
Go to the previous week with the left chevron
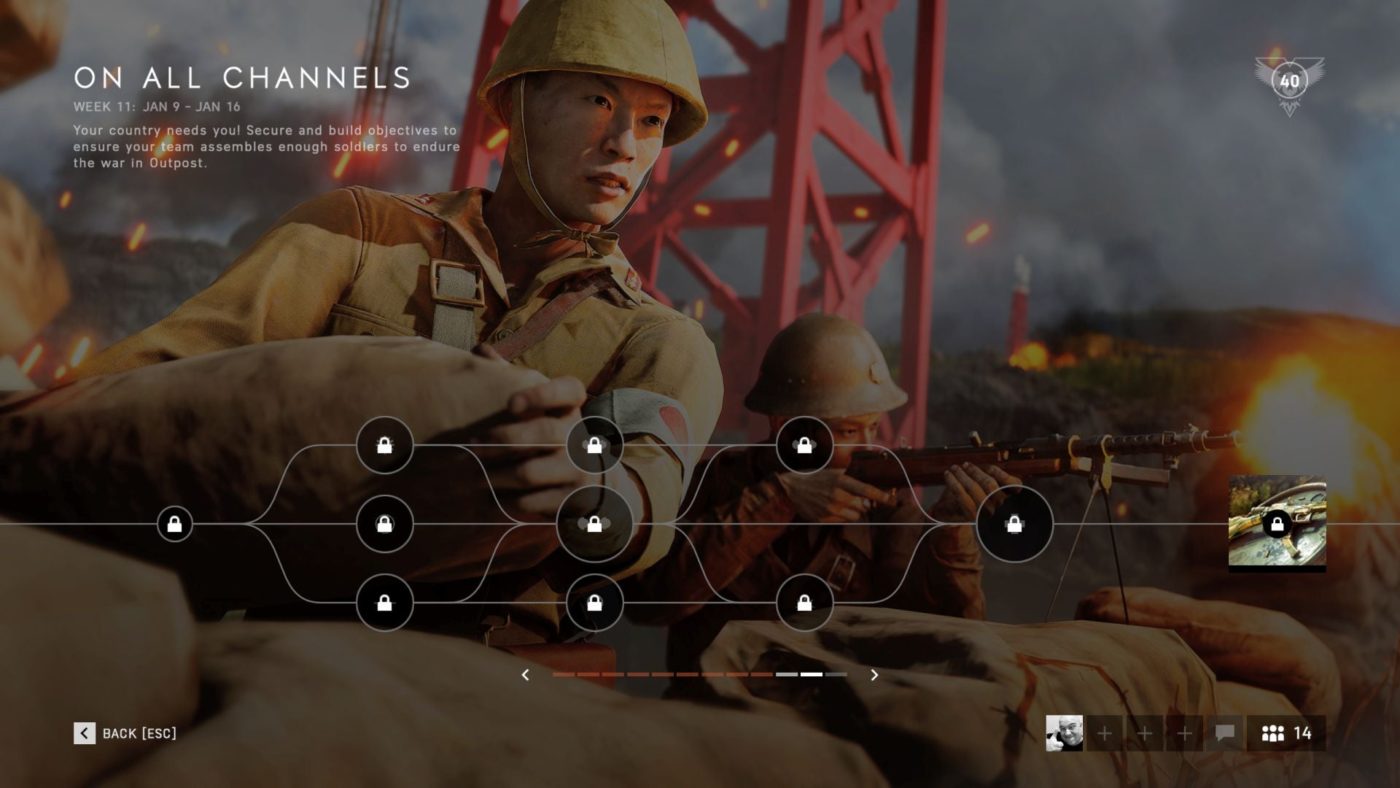click(x=525, y=675)
